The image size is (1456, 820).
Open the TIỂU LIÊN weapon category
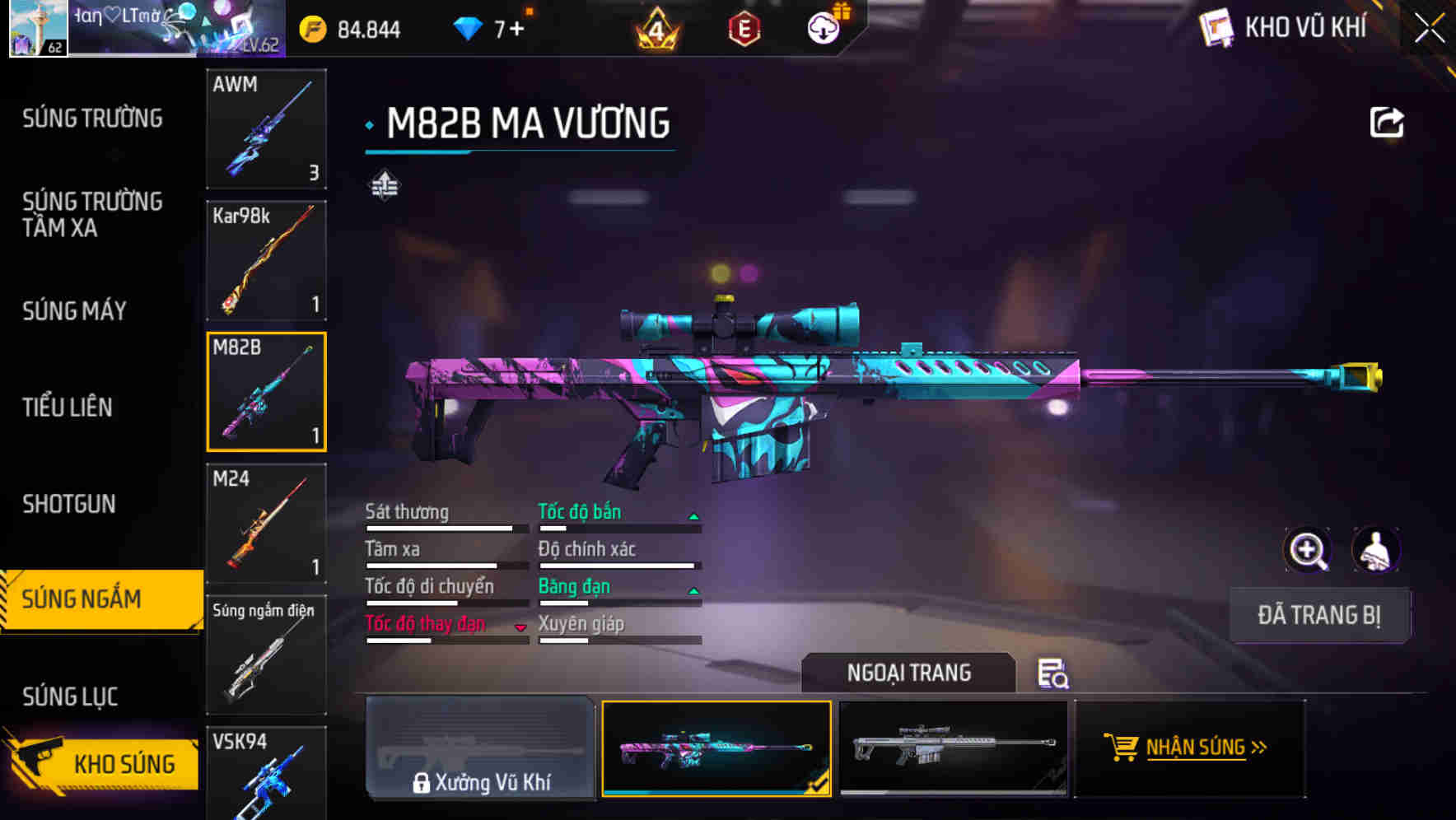pos(70,407)
